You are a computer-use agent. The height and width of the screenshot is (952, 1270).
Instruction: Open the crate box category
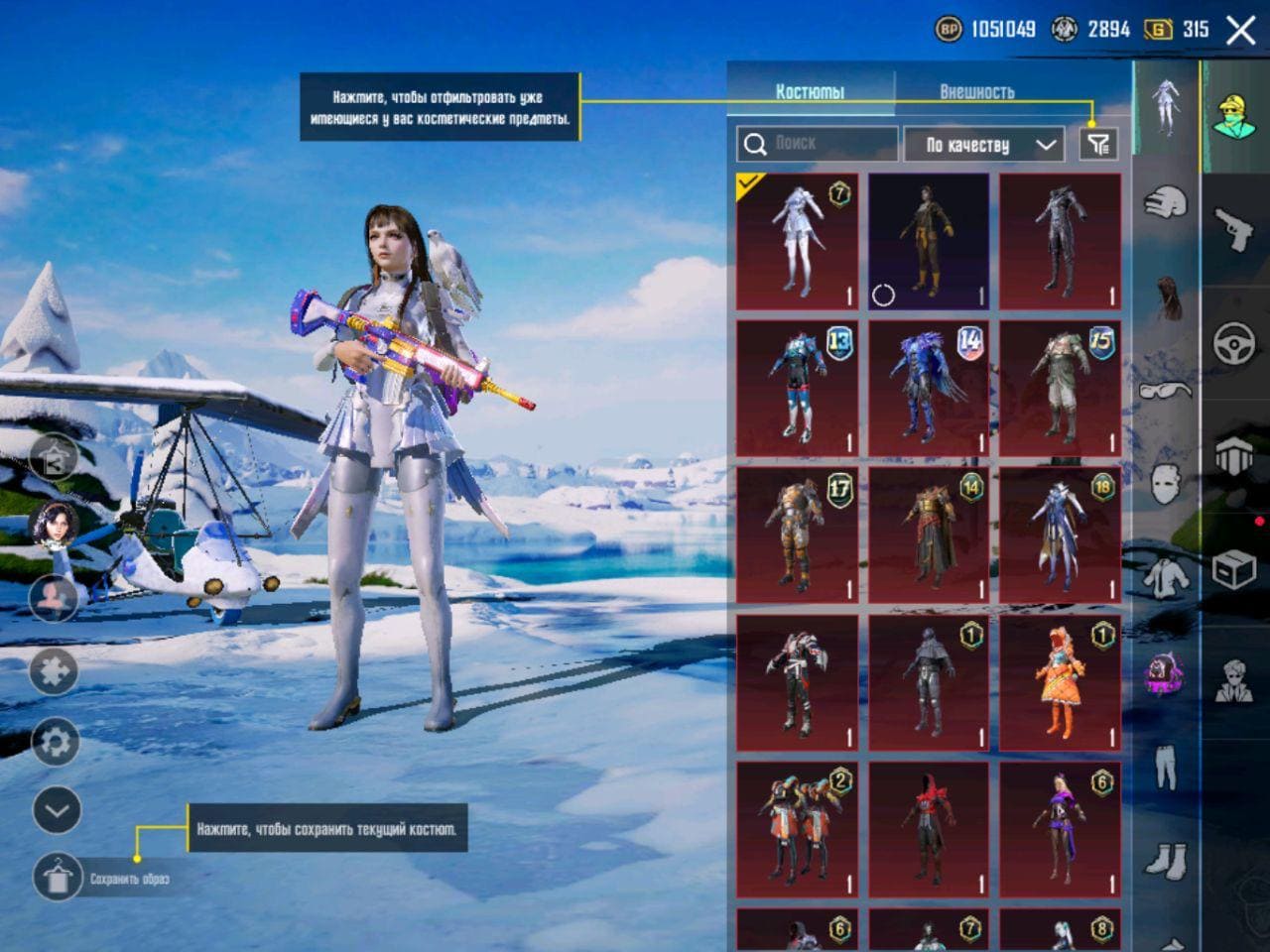(x=1234, y=570)
